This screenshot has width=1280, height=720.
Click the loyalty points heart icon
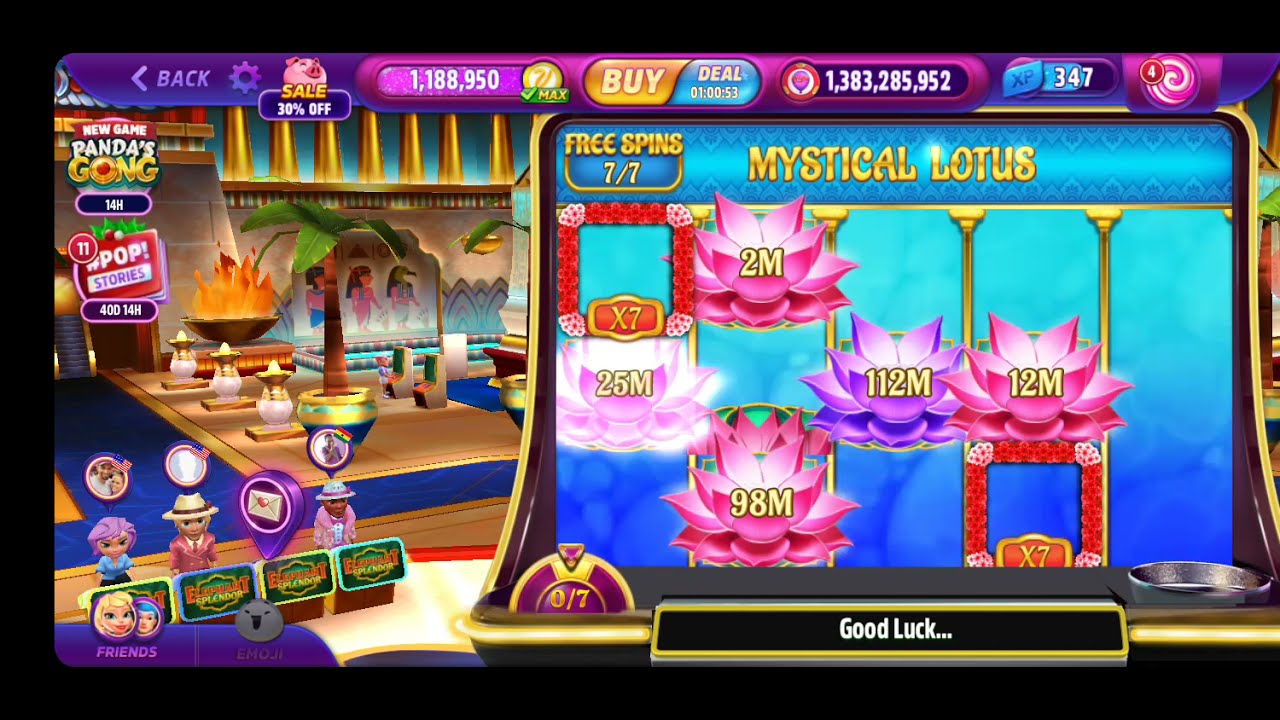[799, 81]
